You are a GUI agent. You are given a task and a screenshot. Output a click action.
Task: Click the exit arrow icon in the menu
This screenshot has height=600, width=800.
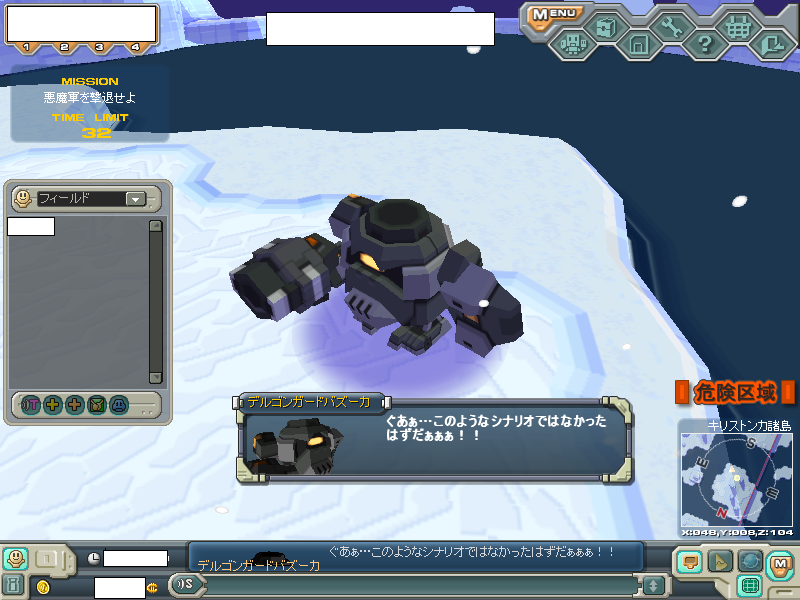tap(771, 44)
